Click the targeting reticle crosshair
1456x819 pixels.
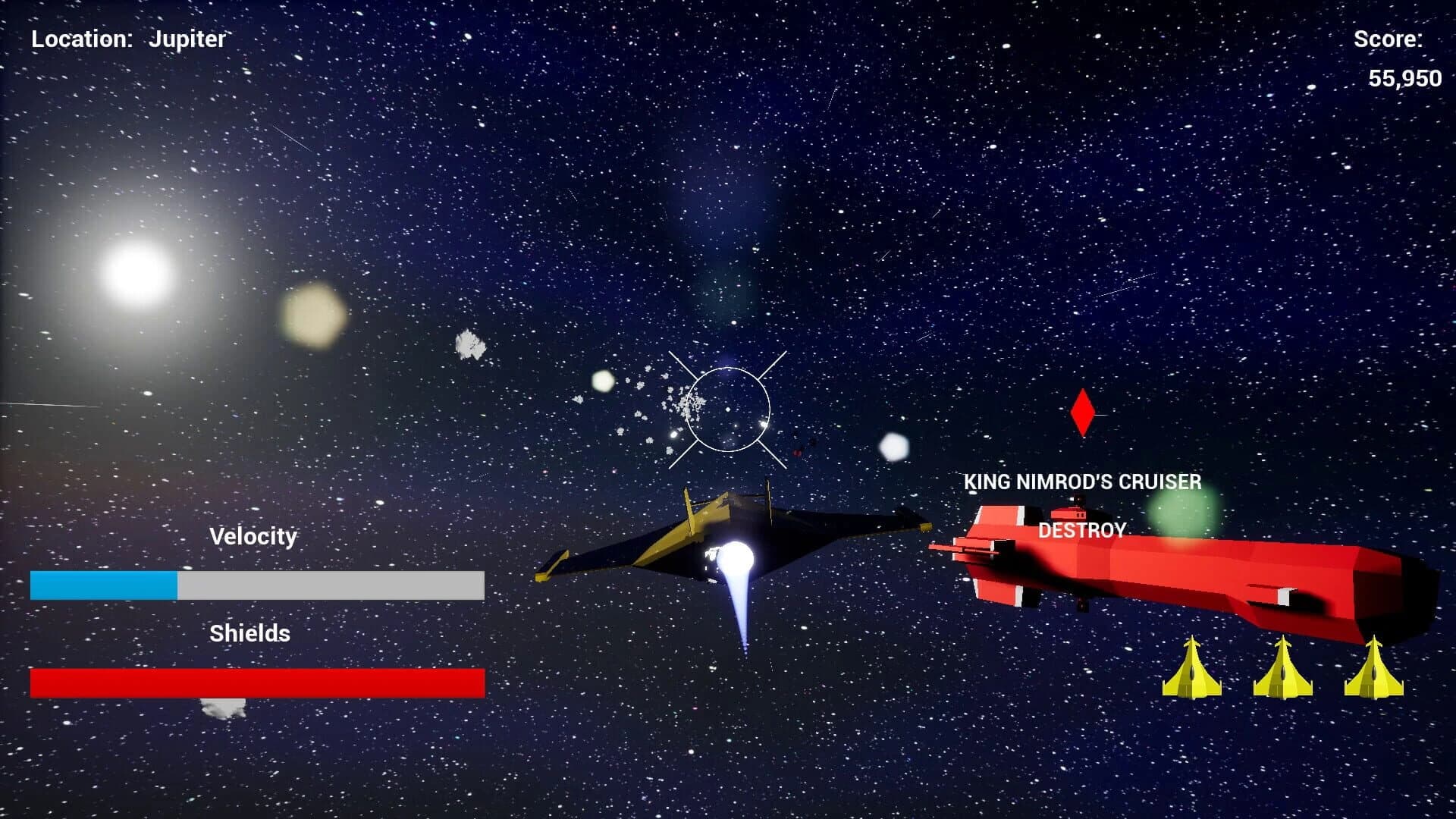[x=730, y=410]
